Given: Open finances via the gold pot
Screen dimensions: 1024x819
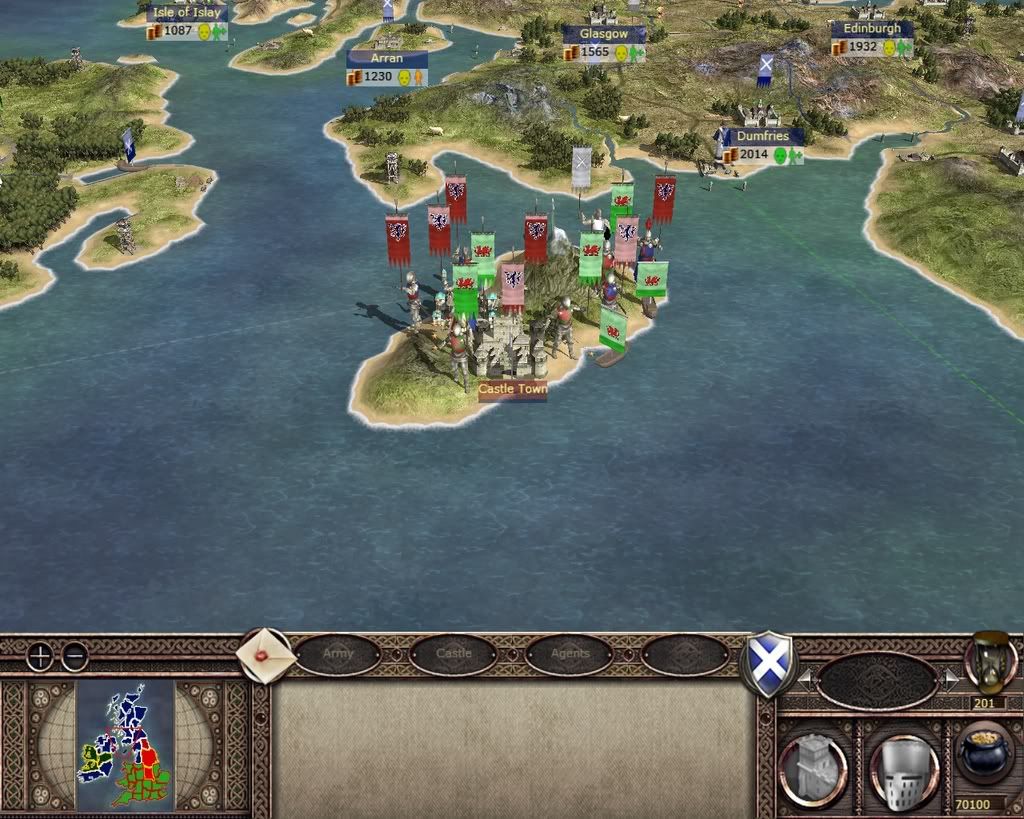Looking at the screenshot, I should (982, 755).
